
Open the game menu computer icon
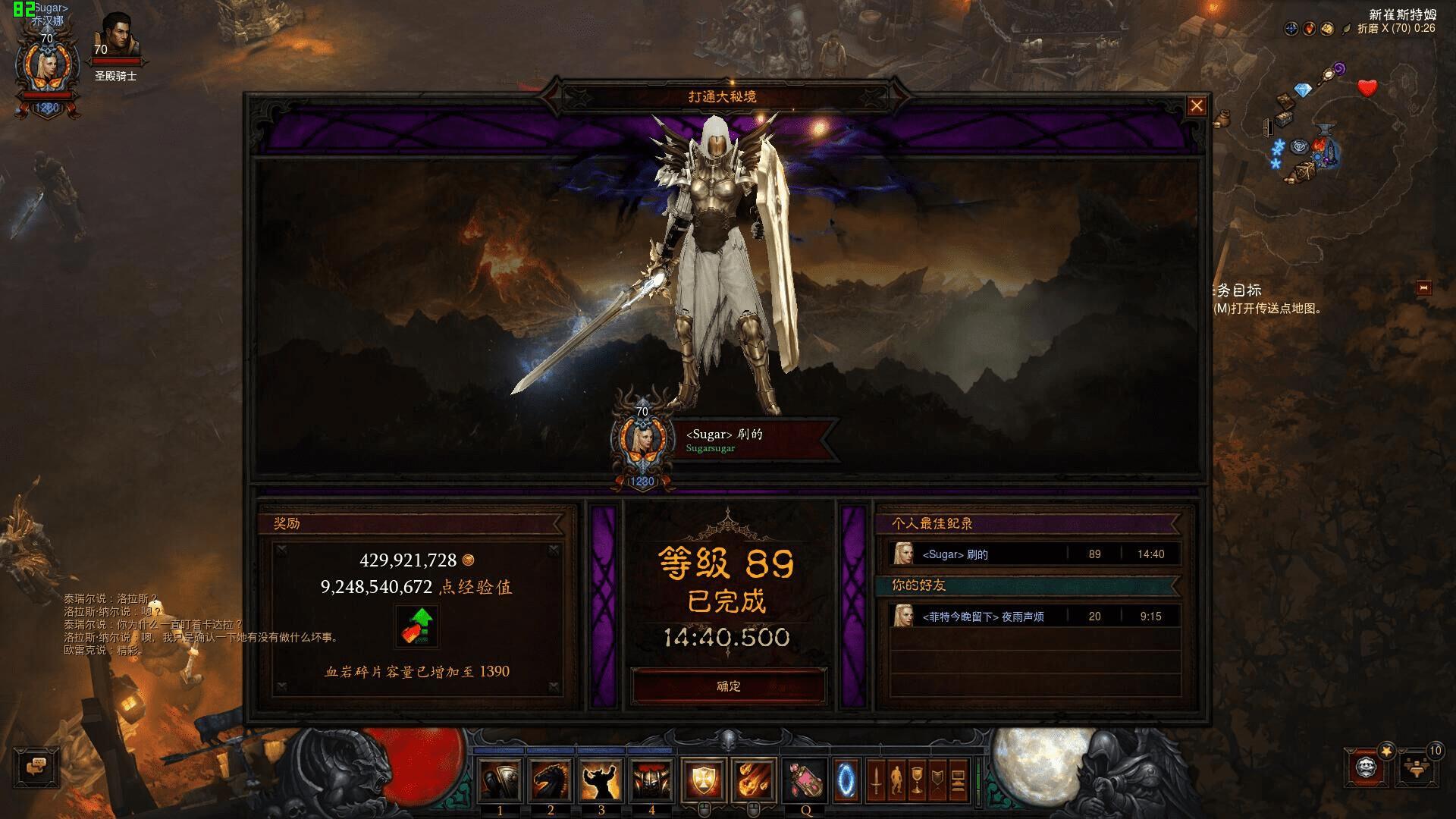(958, 780)
